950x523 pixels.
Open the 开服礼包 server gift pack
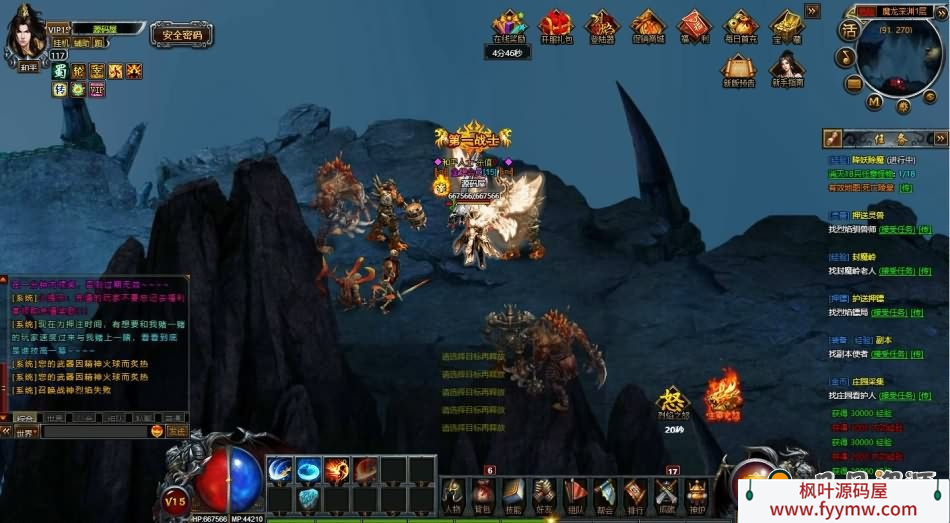coord(555,24)
